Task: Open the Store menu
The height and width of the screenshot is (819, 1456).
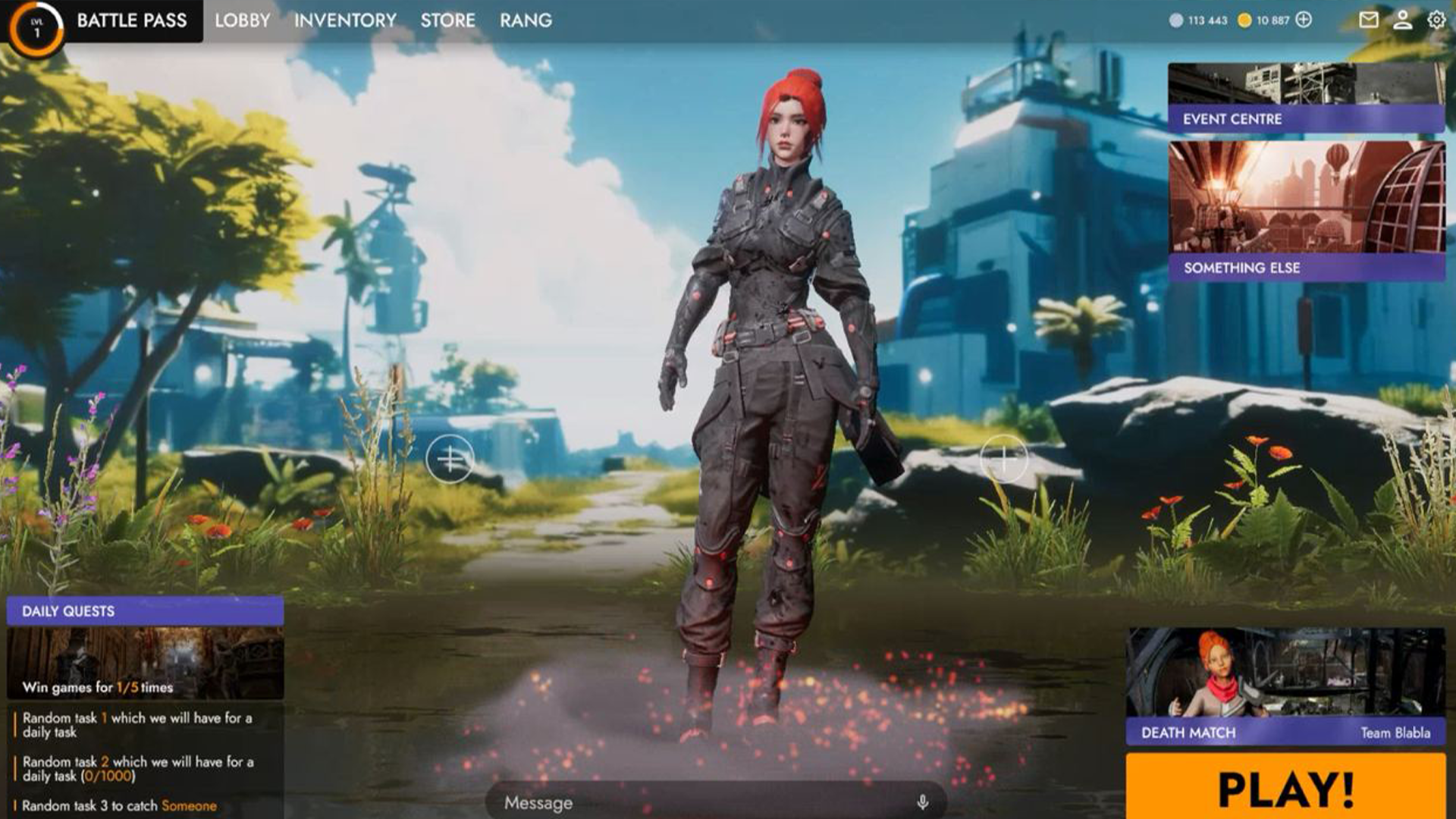Action: [449, 20]
